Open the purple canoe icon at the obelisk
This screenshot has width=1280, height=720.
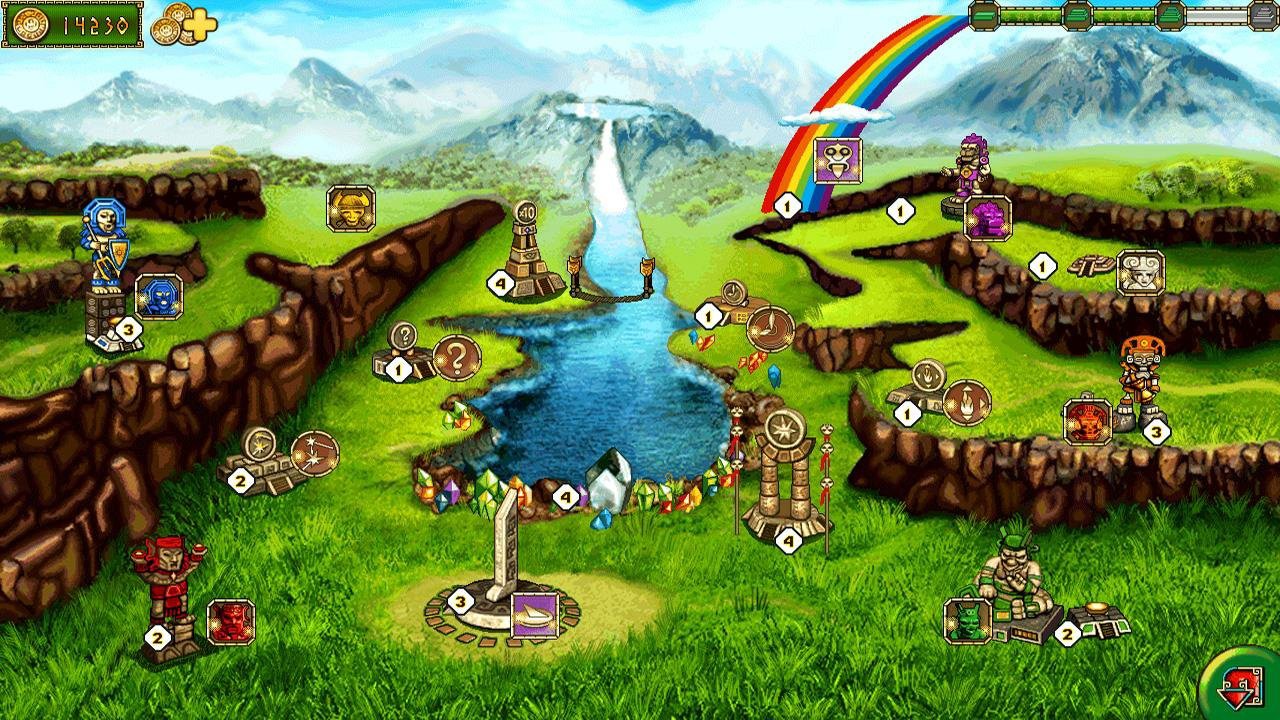537,616
